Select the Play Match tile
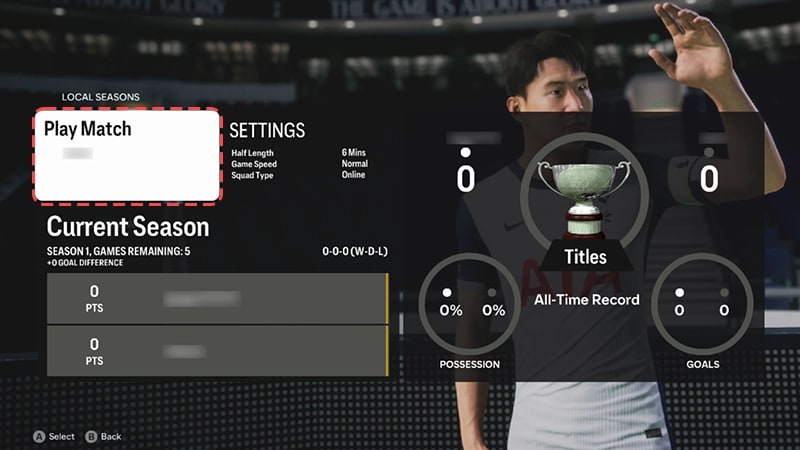Viewport: 800px width, 450px height. [127, 154]
